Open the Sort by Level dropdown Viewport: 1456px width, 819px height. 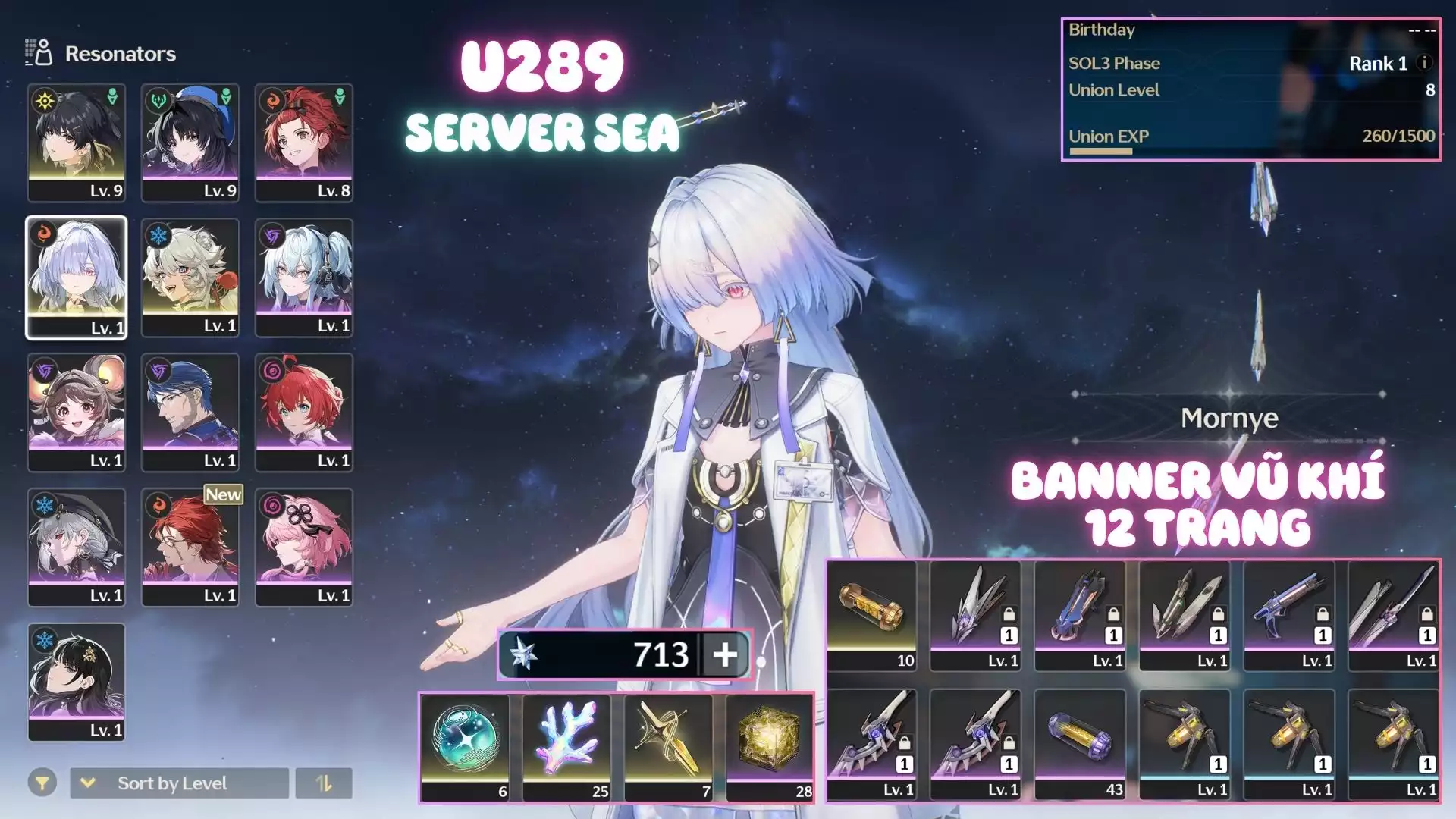coord(179,783)
